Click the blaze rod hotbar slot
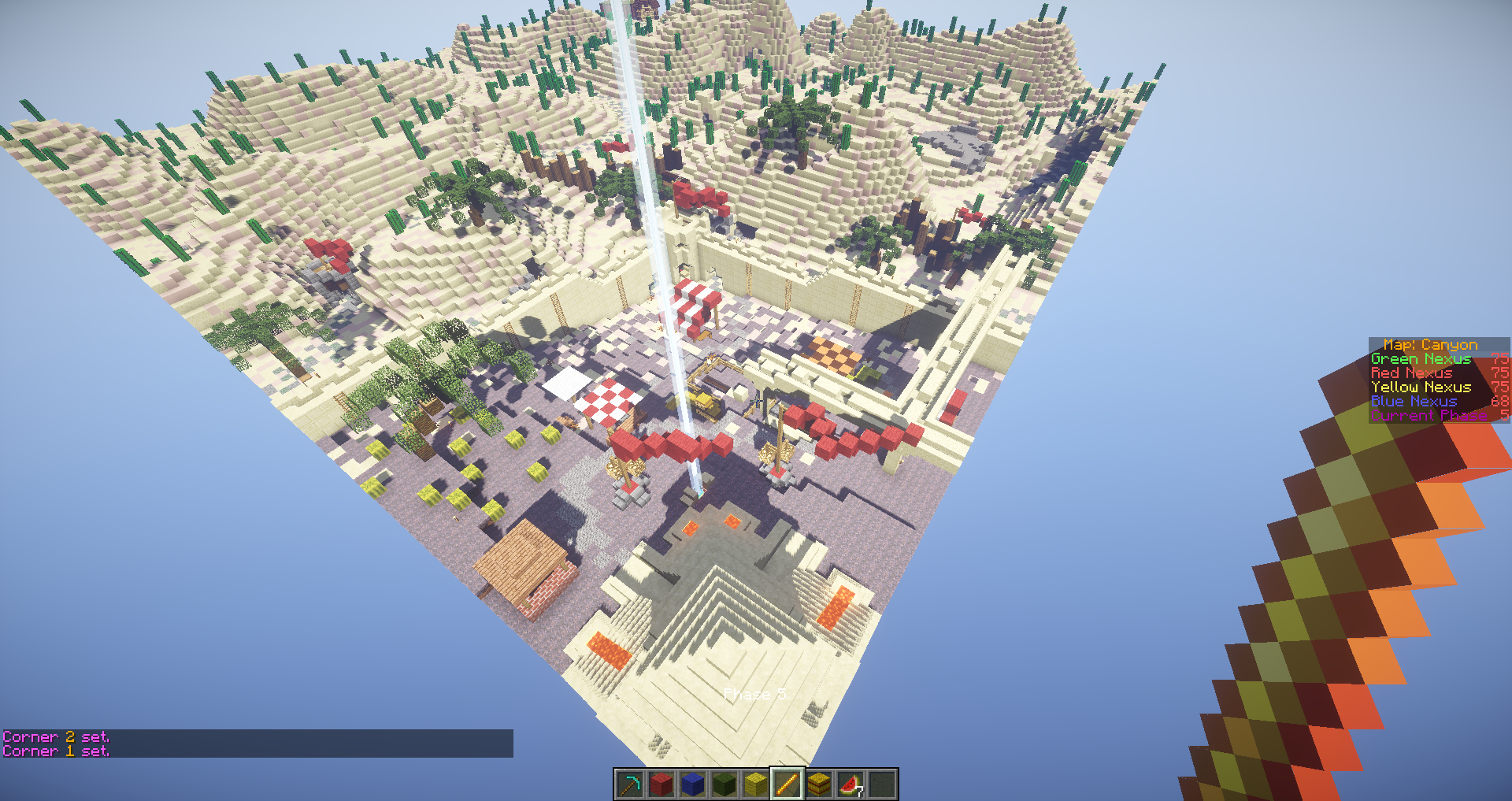1512x801 pixels. coord(787,784)
